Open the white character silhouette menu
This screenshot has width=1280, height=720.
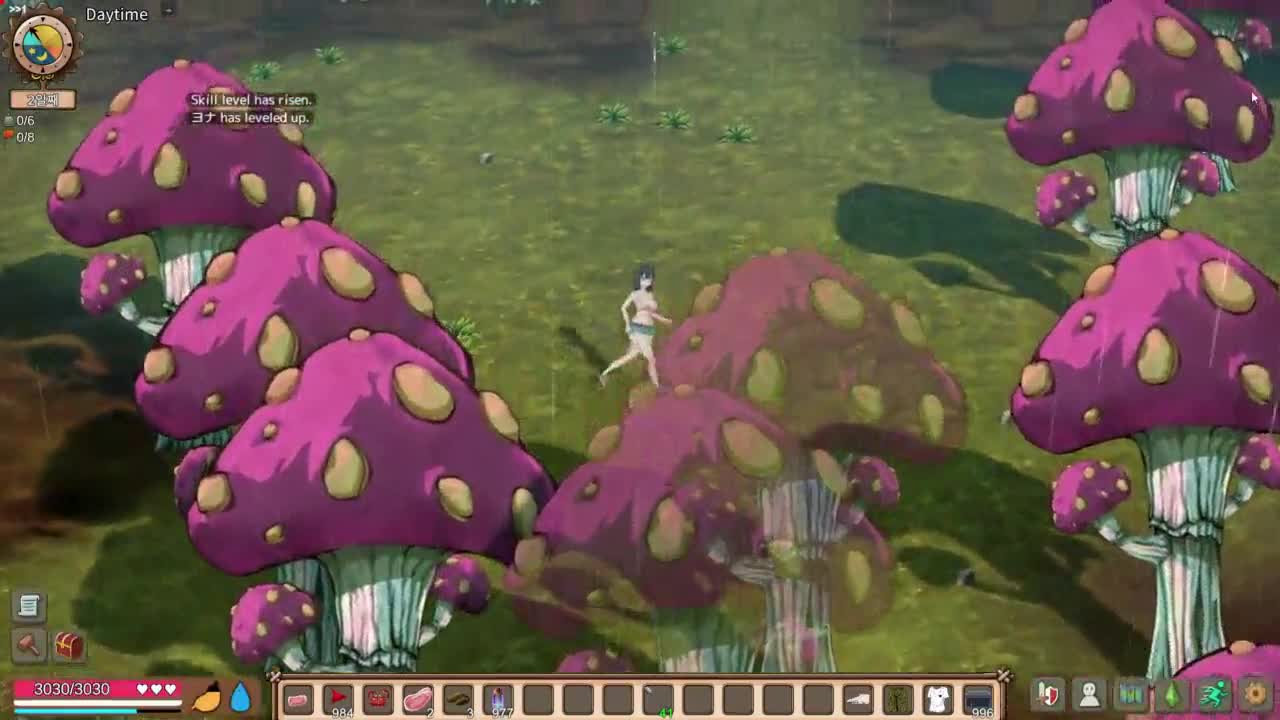click(x=1089, y=693)
